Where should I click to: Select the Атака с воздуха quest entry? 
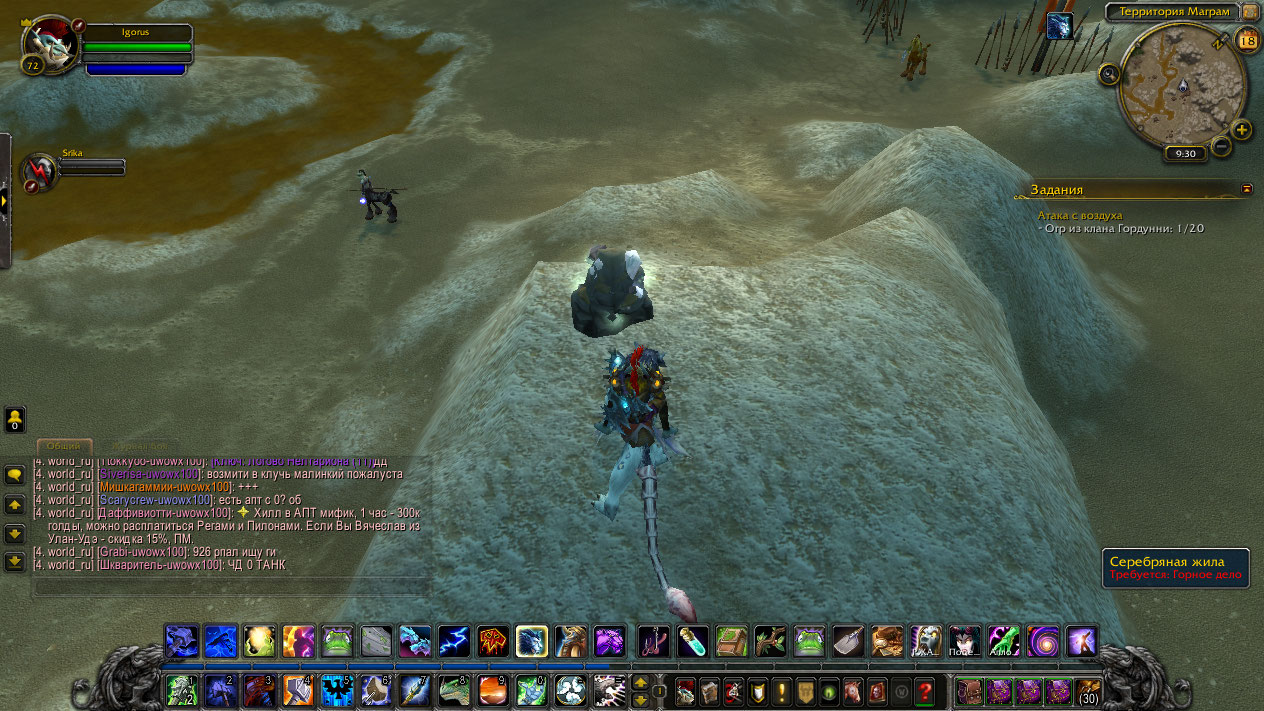(1080, 215)
